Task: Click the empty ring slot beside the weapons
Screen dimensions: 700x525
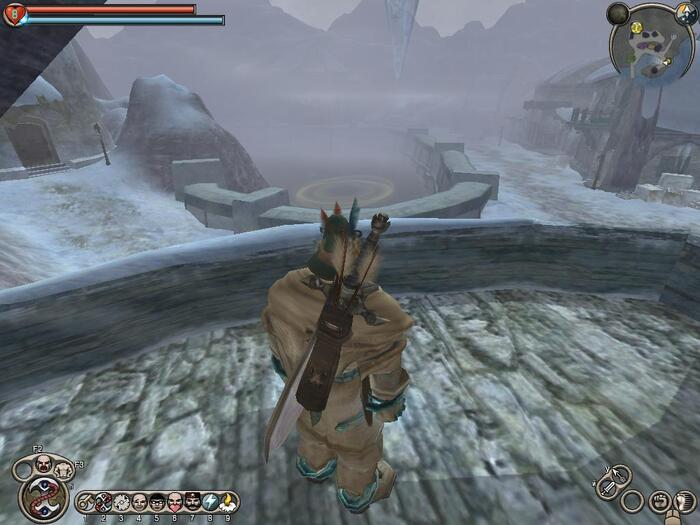Action: 632,500
